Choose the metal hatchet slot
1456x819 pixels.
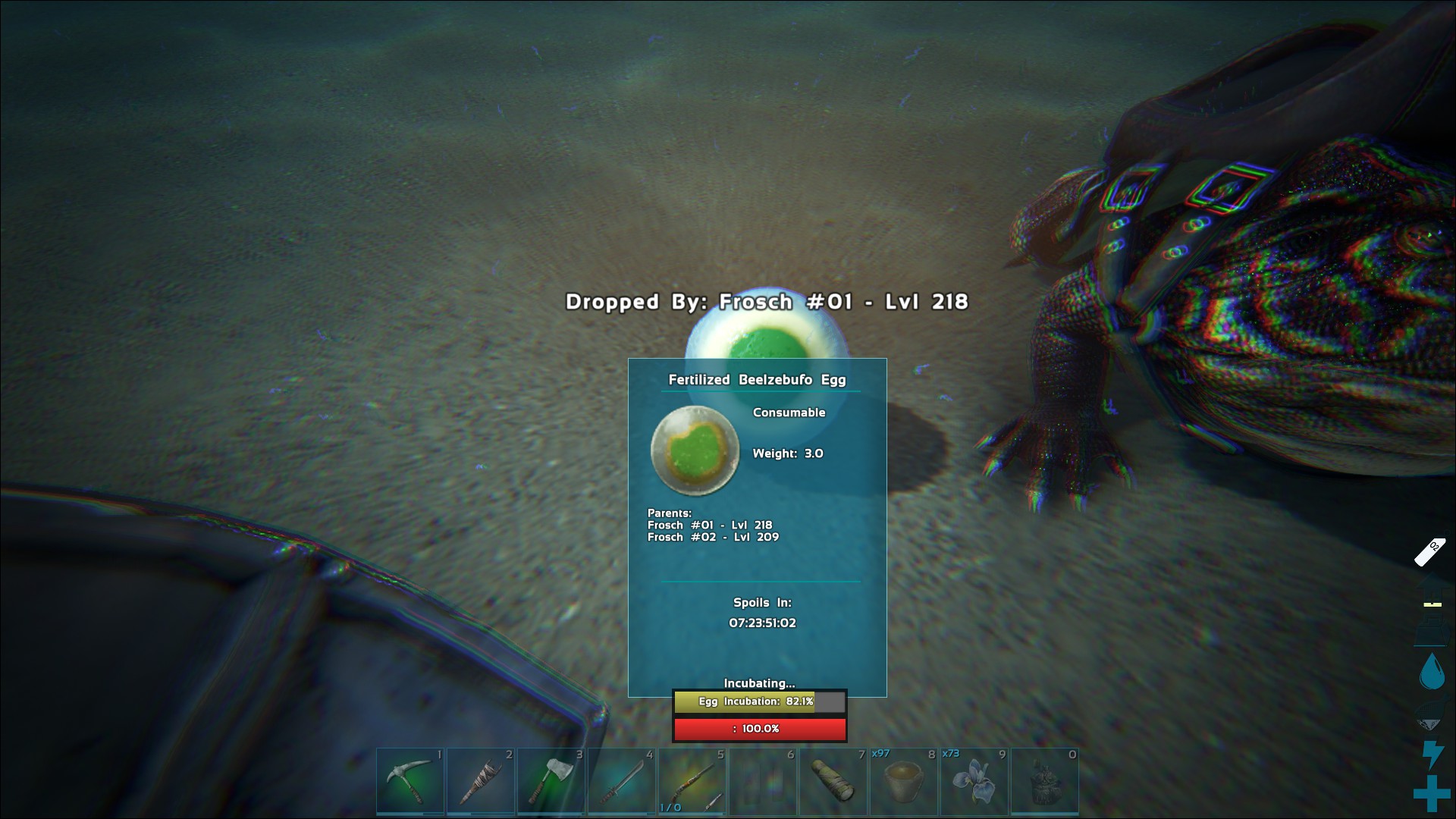click(x=551, y=781)
